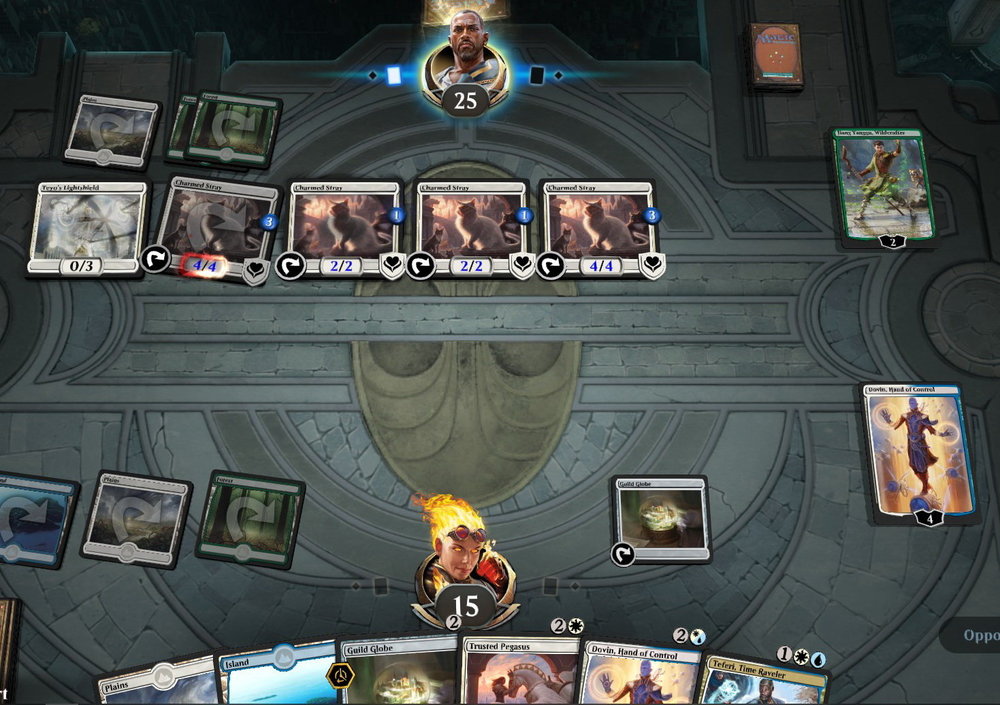This screenshot has height=705, width=1000.
Task: Inspect the opponent's face-down library deck
Action: 777,56
